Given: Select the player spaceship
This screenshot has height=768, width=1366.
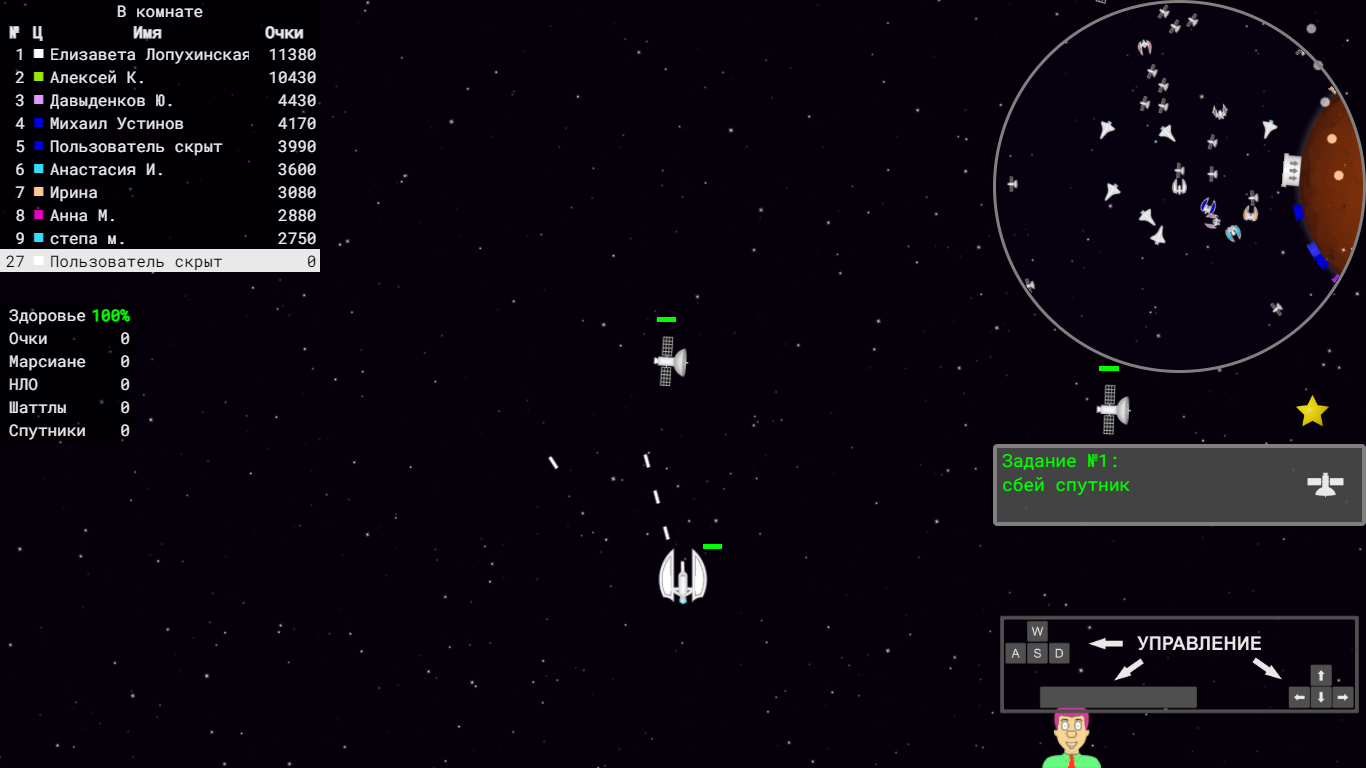Looking at the screenshot, I should (x=683, y=578).
